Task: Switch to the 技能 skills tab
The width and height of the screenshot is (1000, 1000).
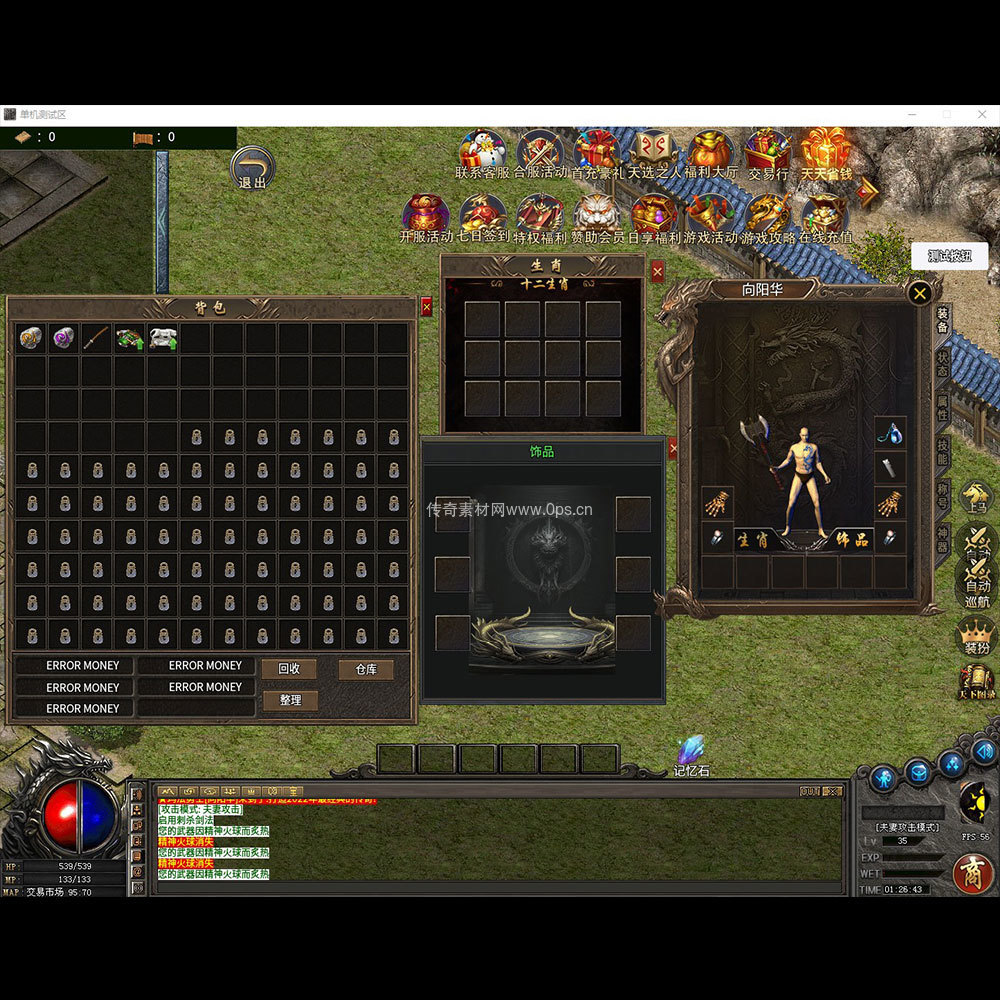Action: tap(942, 452)
